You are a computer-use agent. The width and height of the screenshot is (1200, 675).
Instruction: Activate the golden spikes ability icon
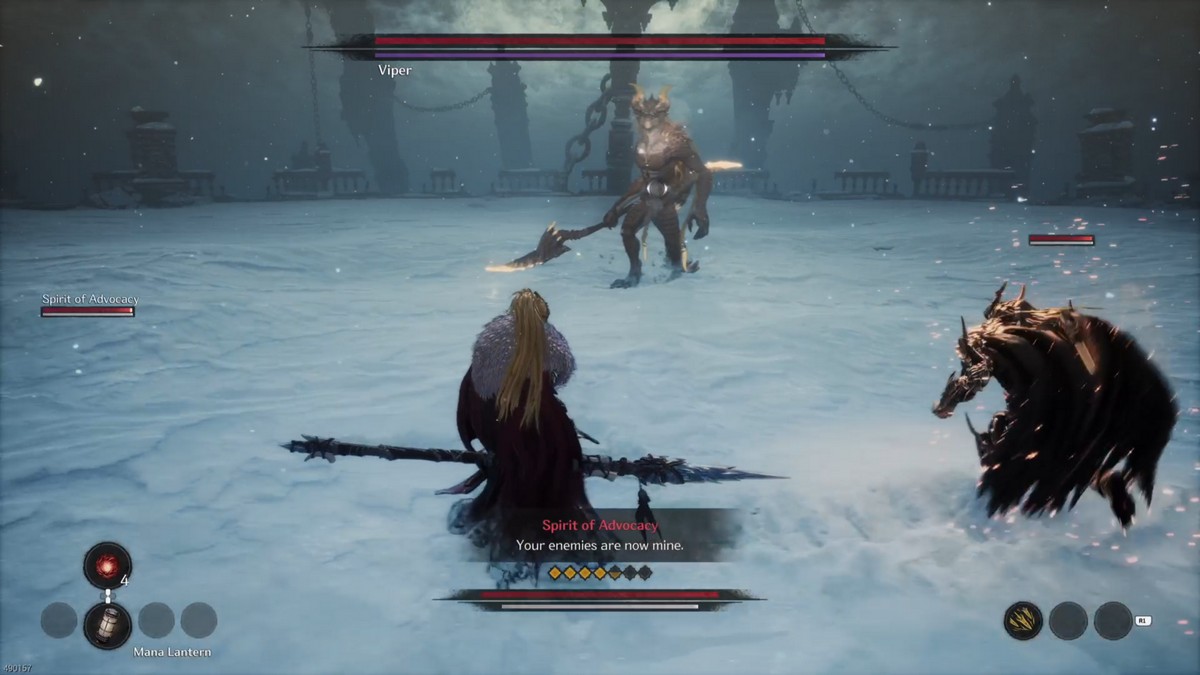coord(1023,621)
